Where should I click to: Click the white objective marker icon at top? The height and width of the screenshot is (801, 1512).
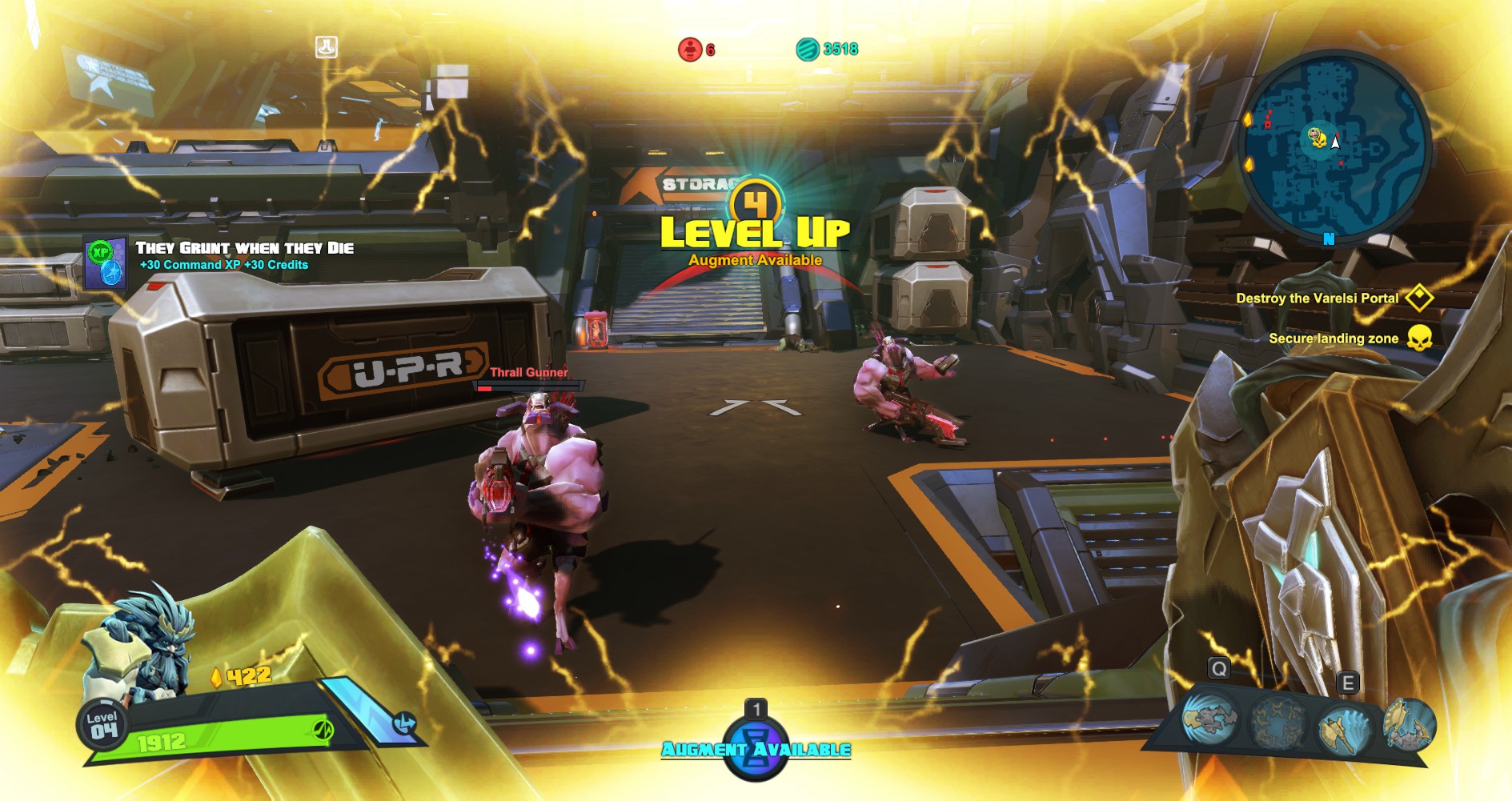pos(327,47)
